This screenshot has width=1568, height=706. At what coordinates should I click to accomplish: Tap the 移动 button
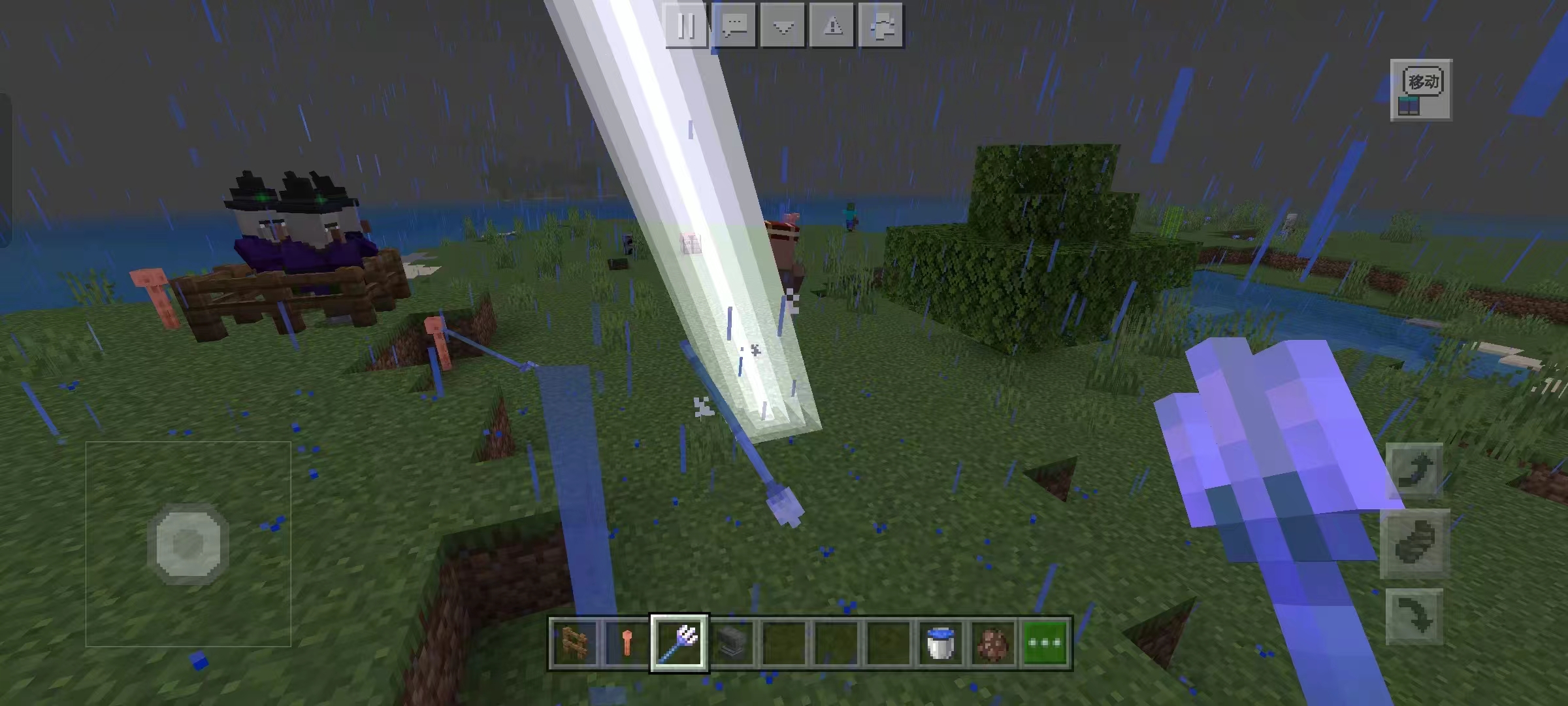pyautogui.click(x=1422, y=90)
